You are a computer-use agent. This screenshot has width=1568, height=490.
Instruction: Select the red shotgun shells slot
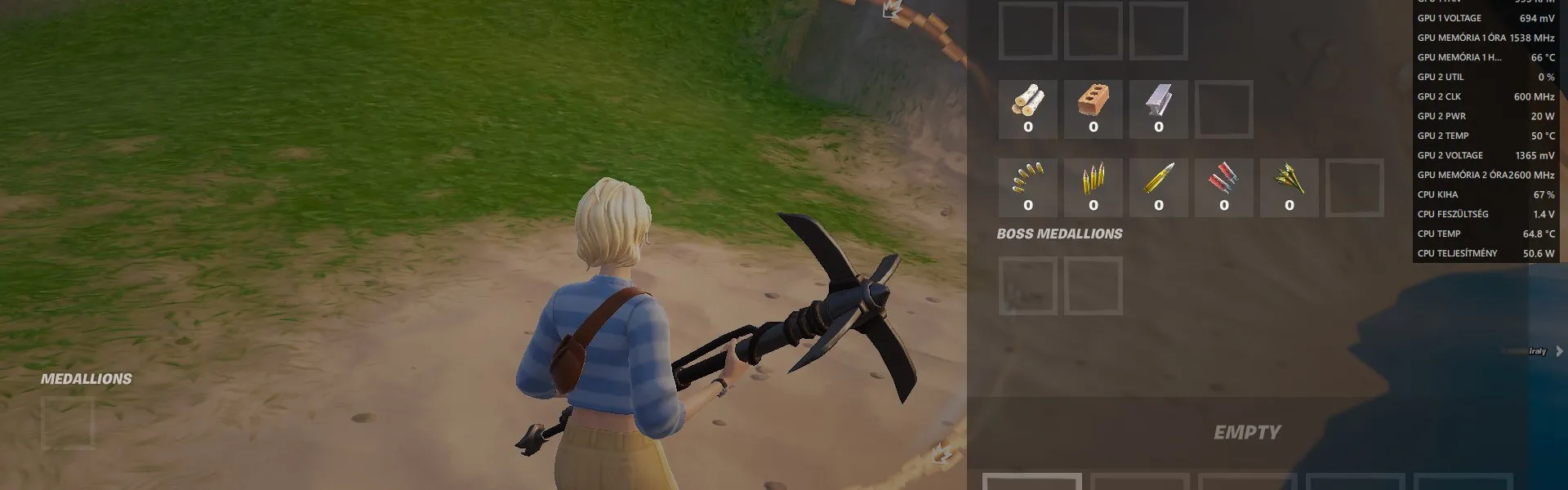pyautogui.click(x=1223, y=187)
